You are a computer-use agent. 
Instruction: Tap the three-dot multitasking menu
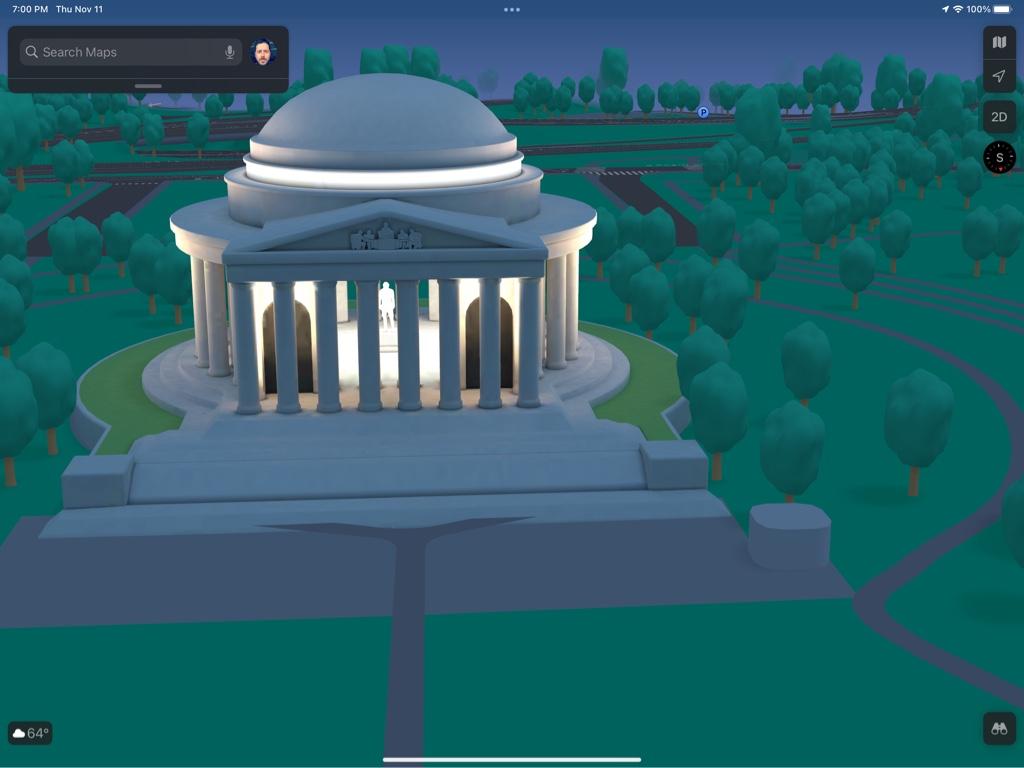pos(512,9)
